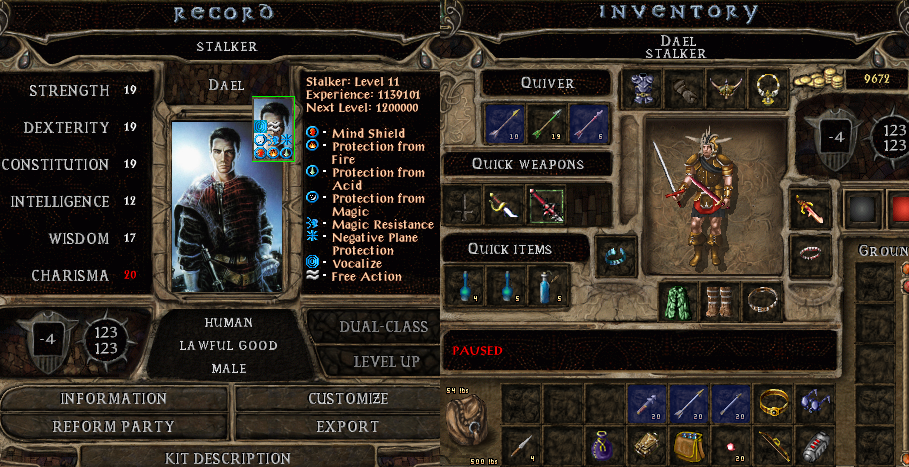Select the equipped gold amulet slot

767,87
